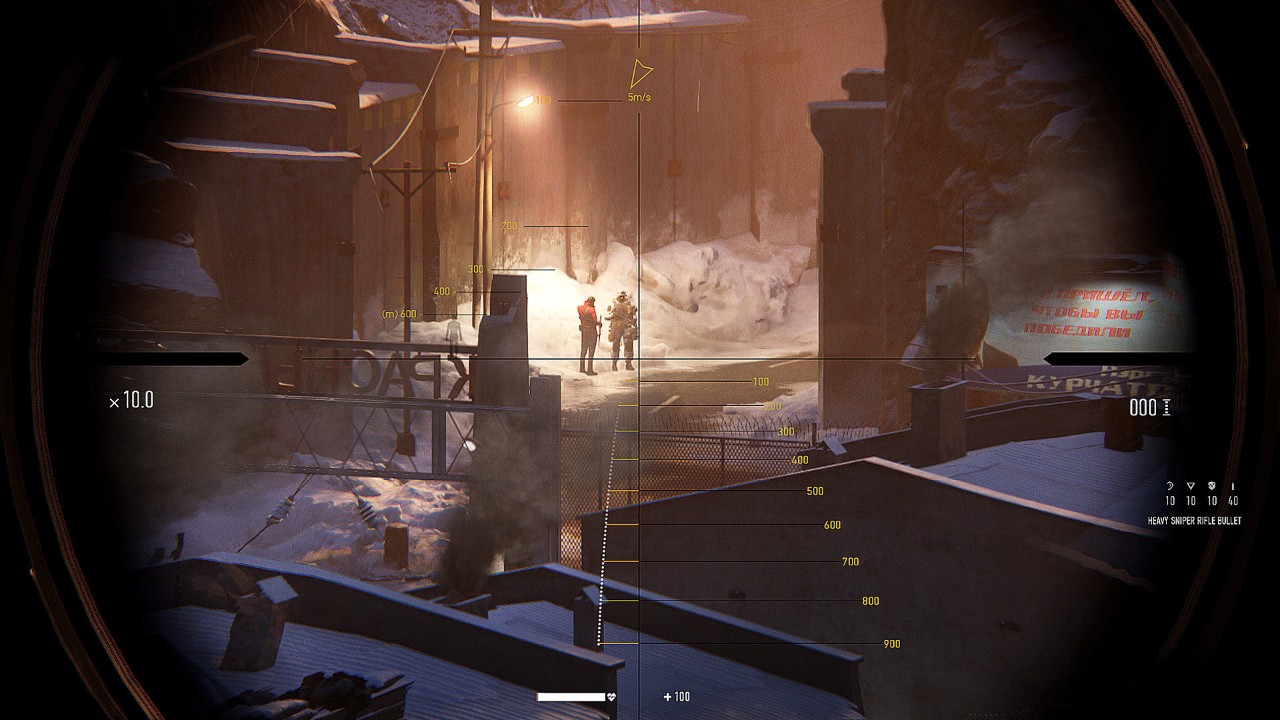
Task: Choose the downward triangle ammo type
Action: pos(1191,486)
